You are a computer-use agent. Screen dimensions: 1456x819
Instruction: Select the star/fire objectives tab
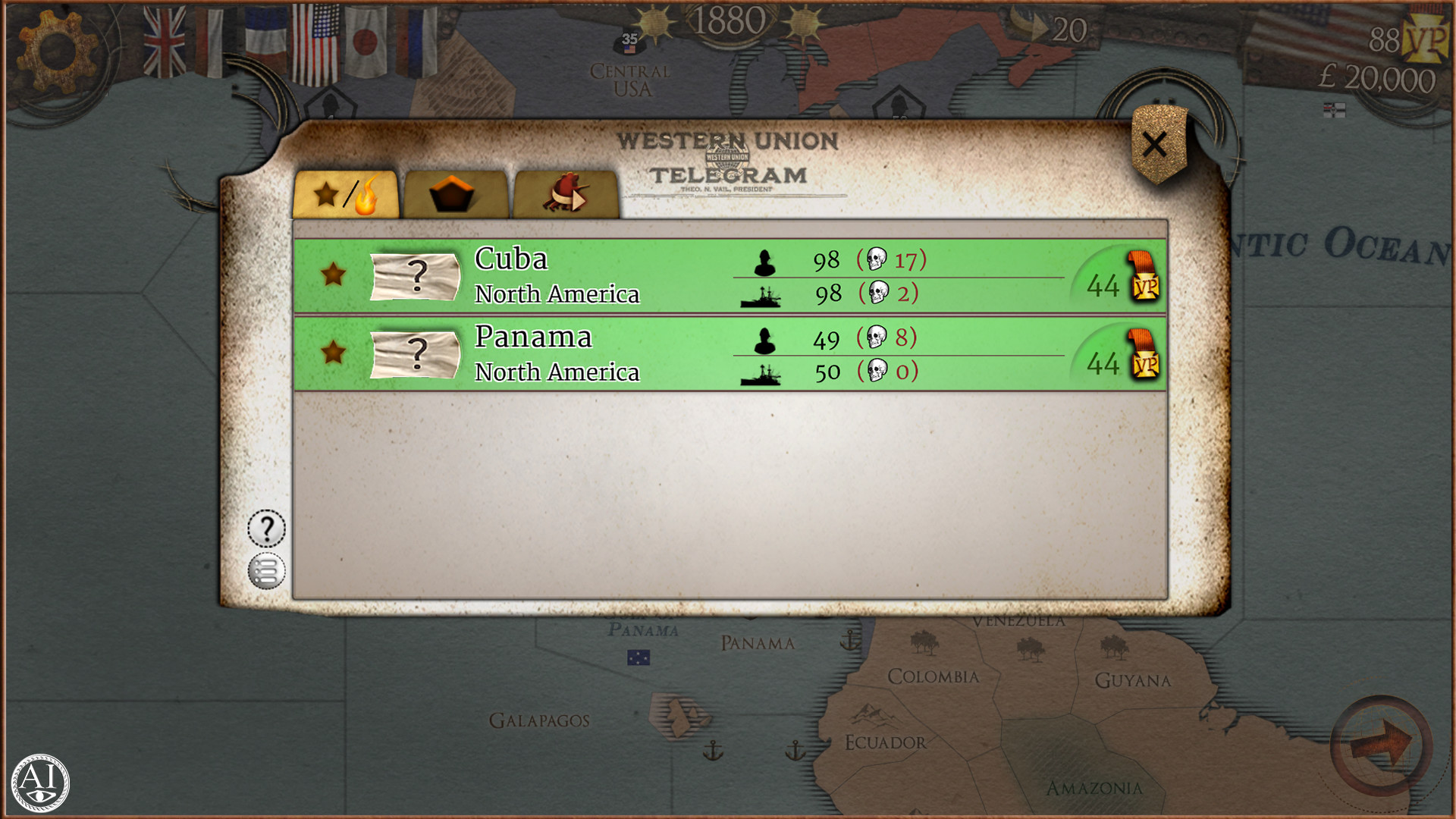(x=347, y=195)
